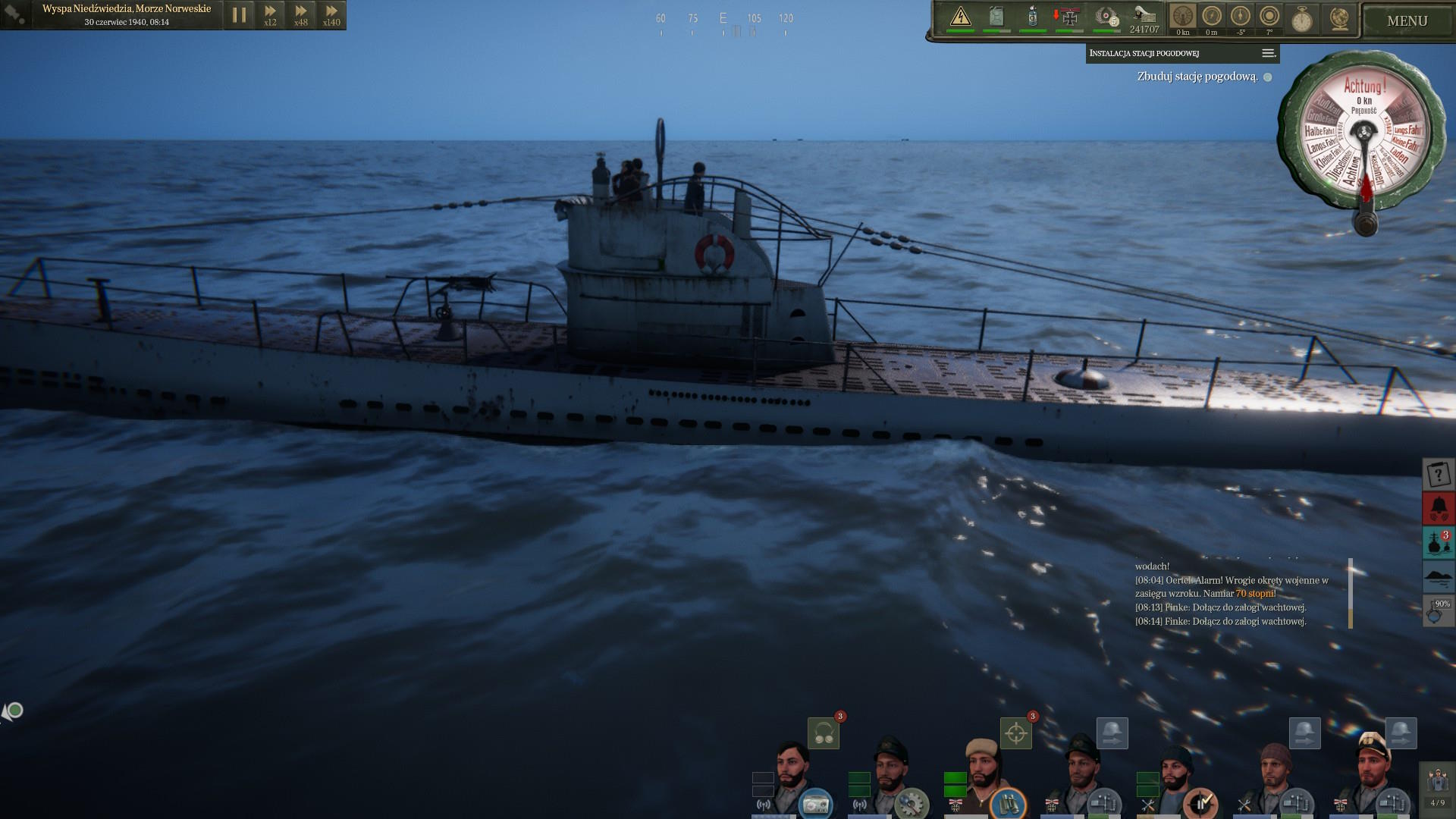This screenshot has width=1456, height=819.
Task: Click the headphones hydrophone order icon
Action: 824,733
